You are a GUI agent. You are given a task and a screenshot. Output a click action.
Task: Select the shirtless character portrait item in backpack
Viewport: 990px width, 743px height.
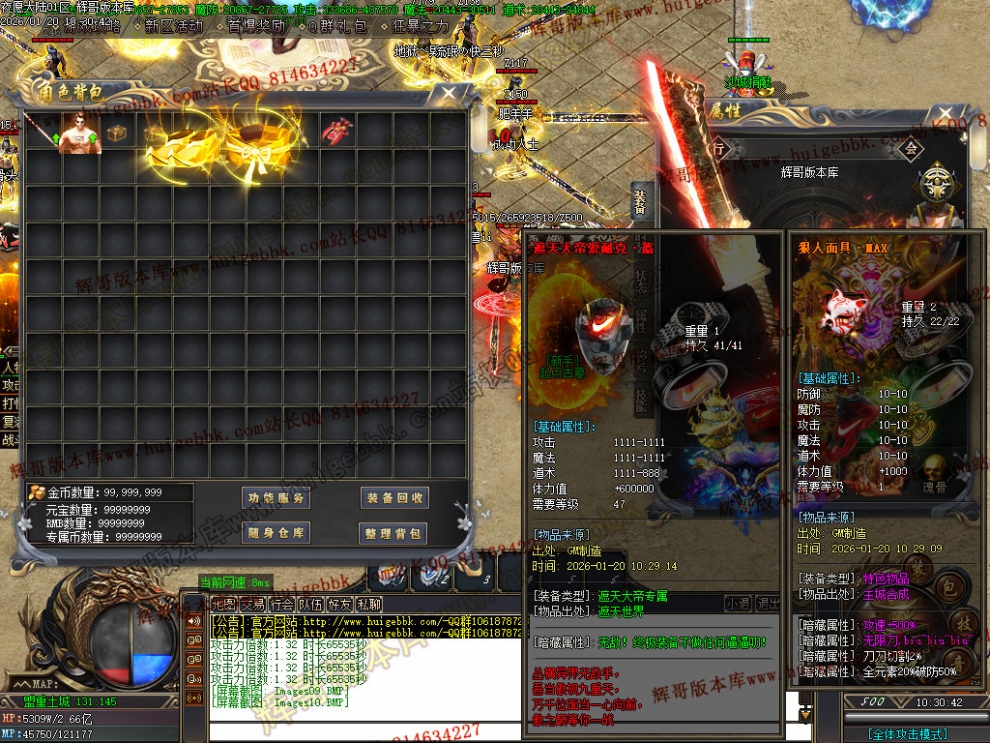tap(80, 133)
